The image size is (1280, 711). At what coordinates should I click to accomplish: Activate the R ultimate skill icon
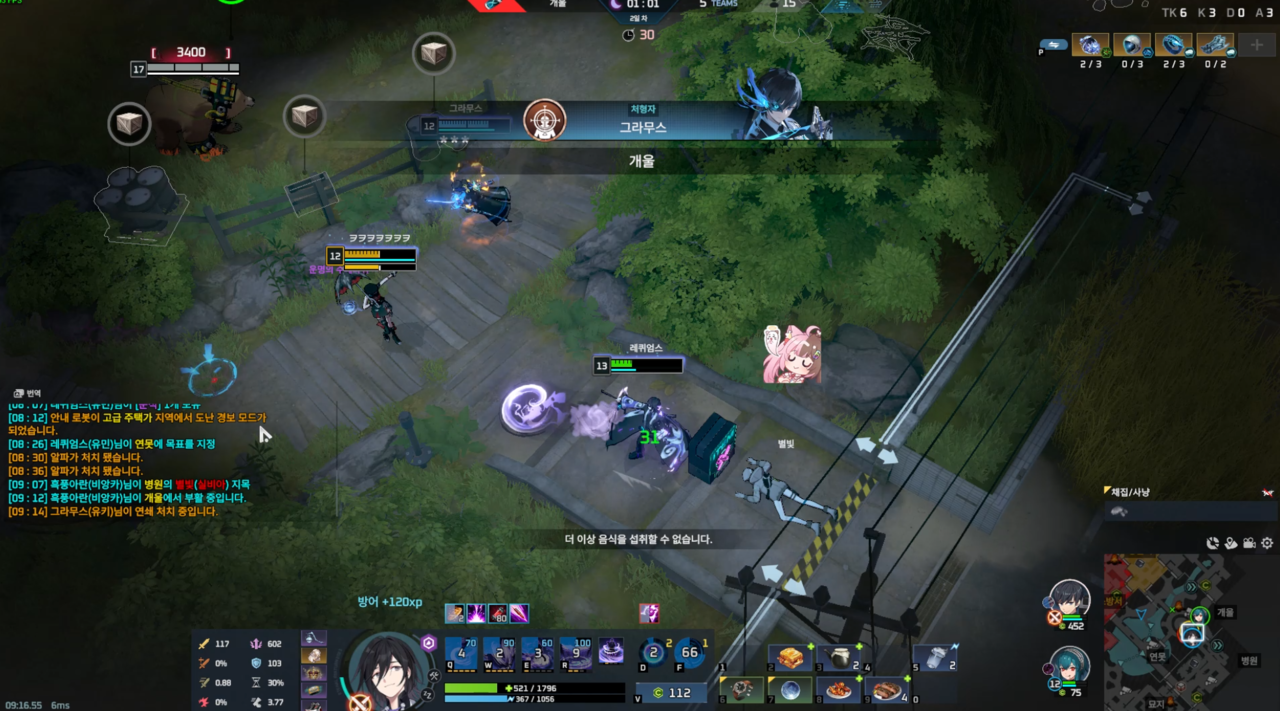coord(576,652)
